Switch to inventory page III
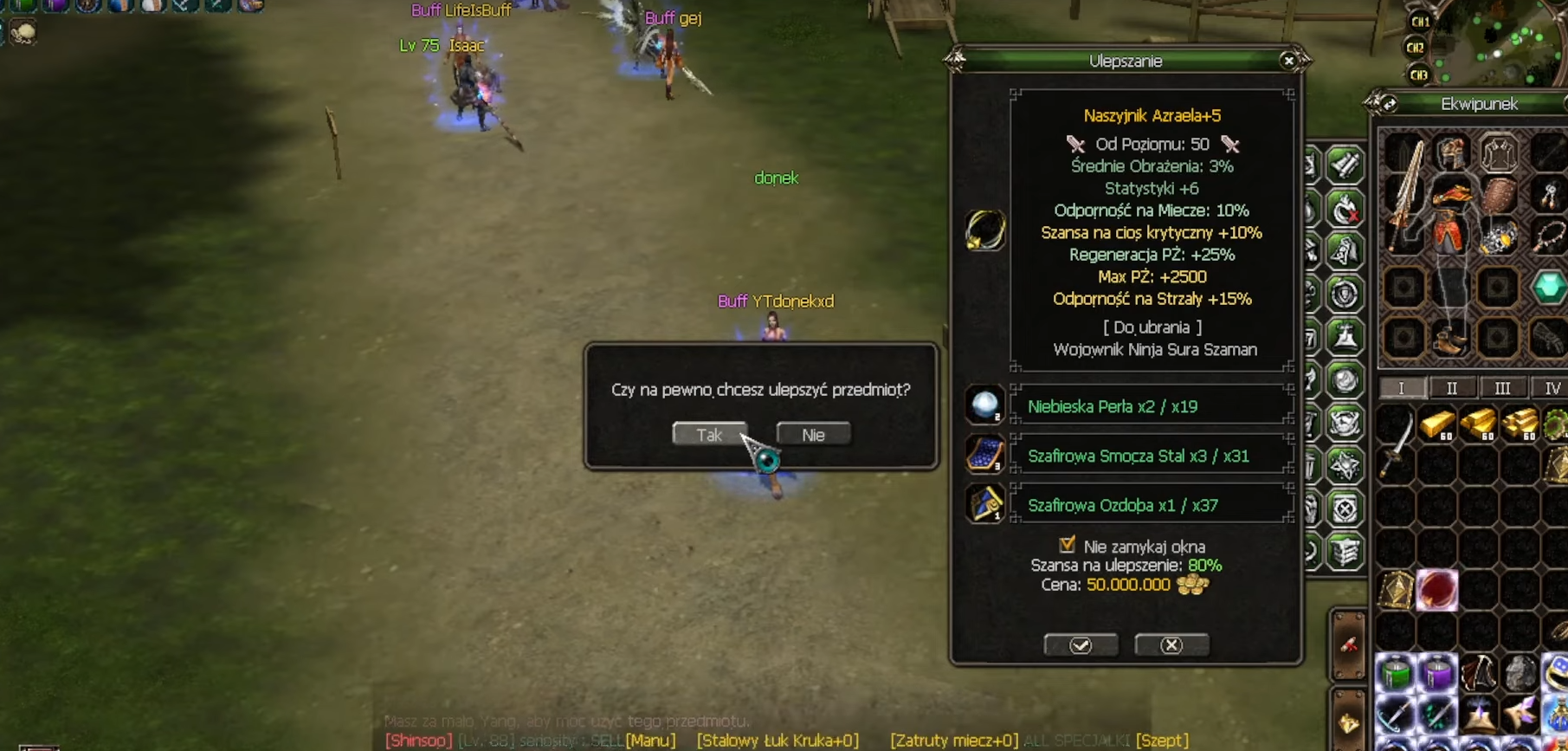Image resolution: width=1568 pixels, height=751 pixels. [x=1502, y=388]
